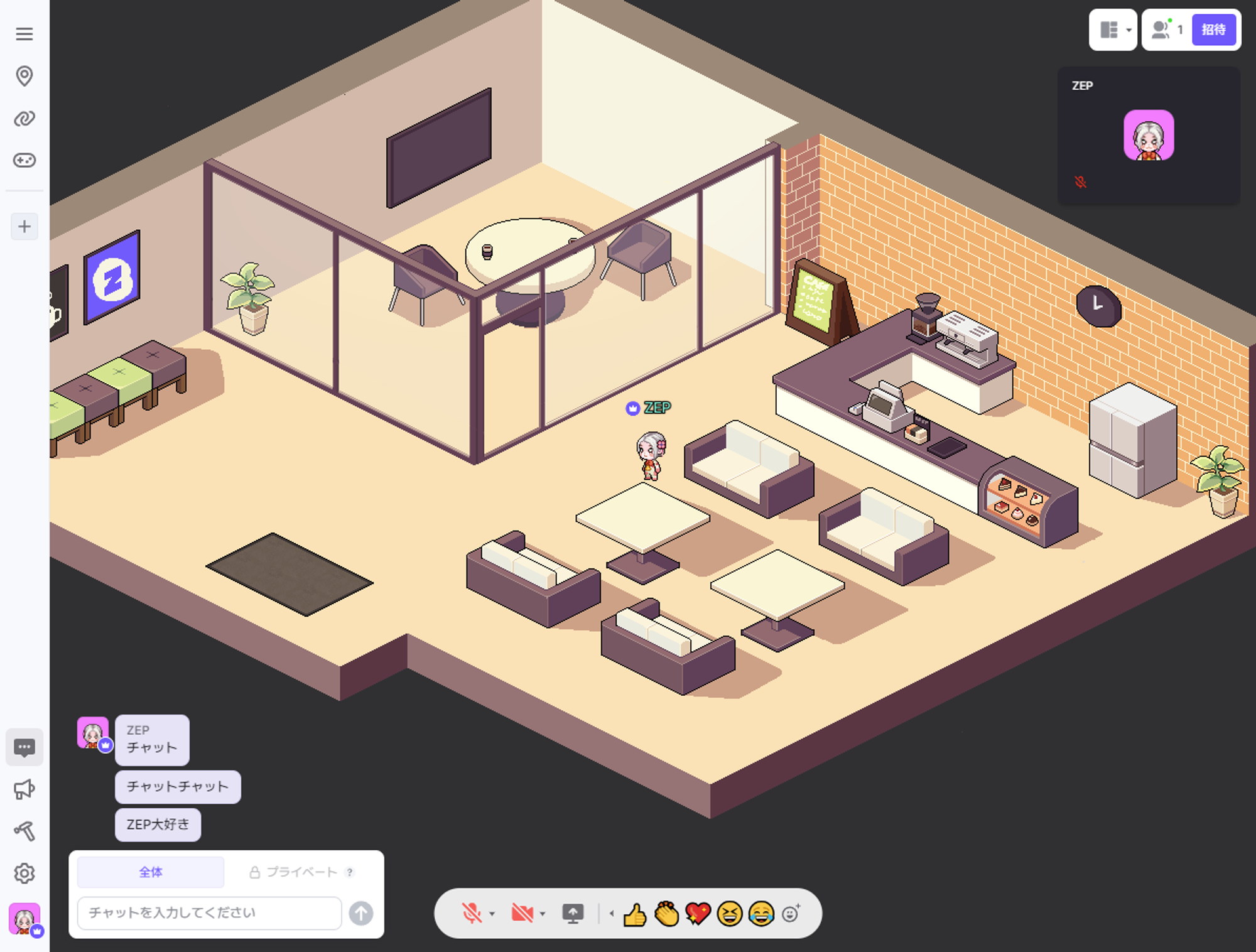
Task: Open the link icon panel
Action: 24,118
